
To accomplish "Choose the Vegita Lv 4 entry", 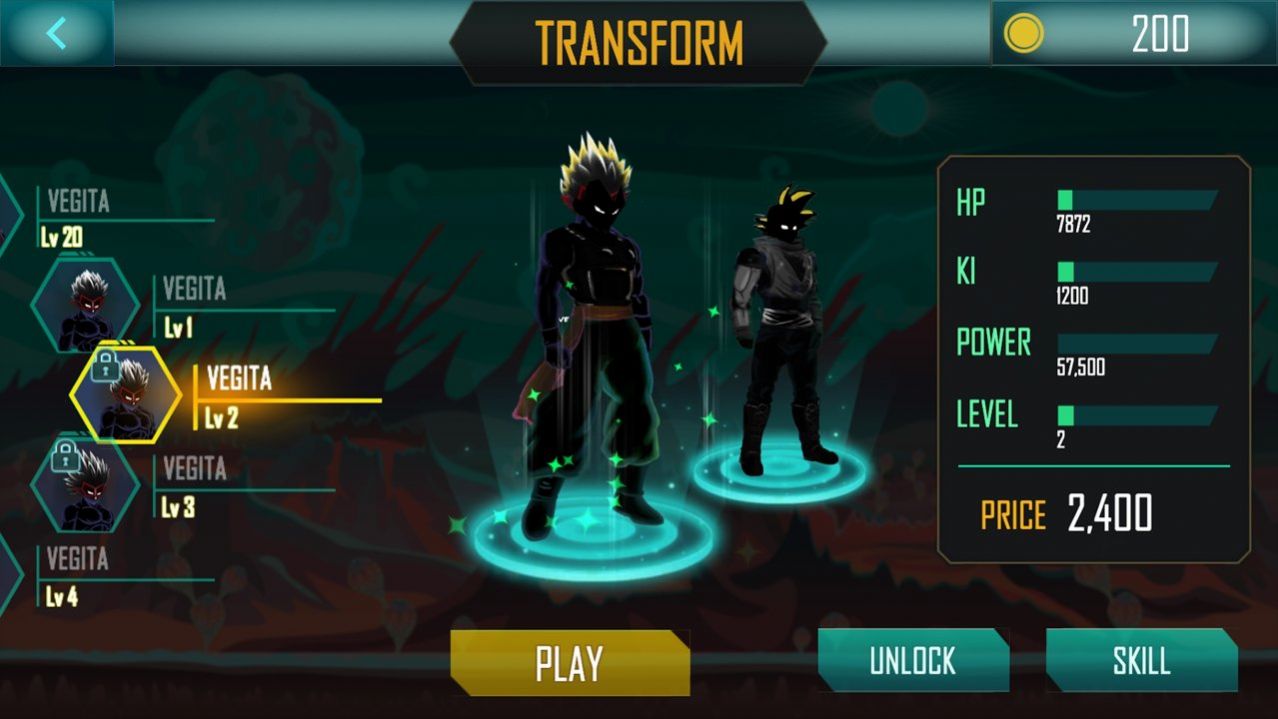I will pos(75,577).
